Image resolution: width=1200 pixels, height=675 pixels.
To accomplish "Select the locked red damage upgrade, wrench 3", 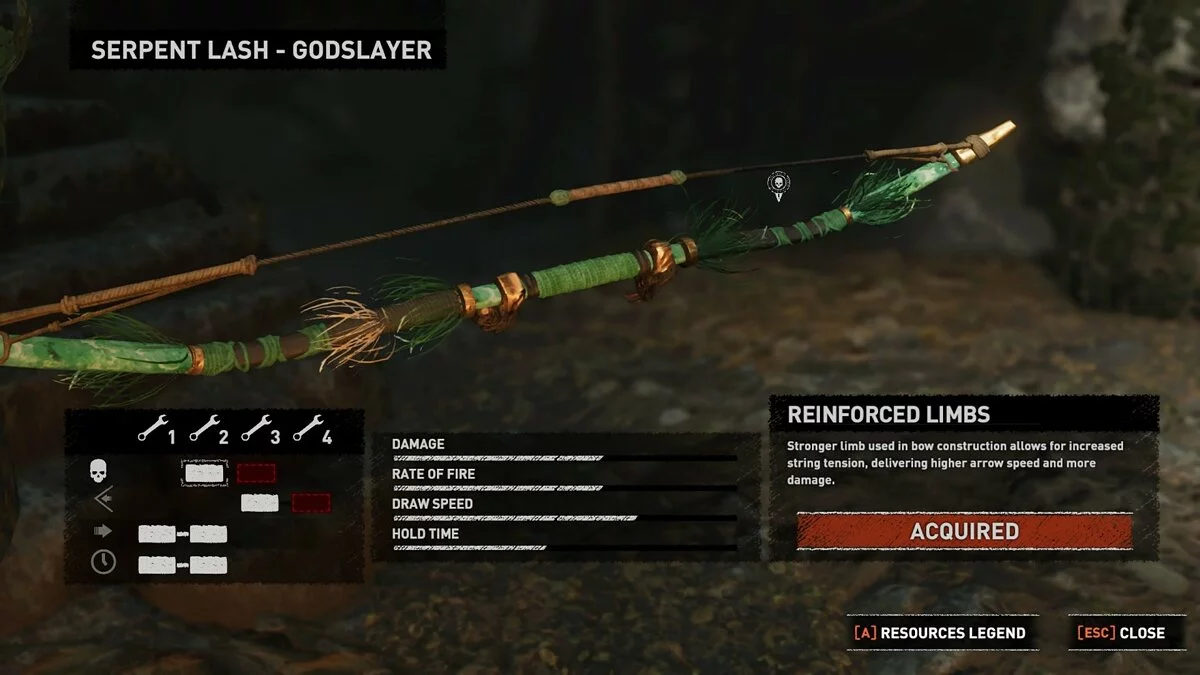I will [256, 473].
